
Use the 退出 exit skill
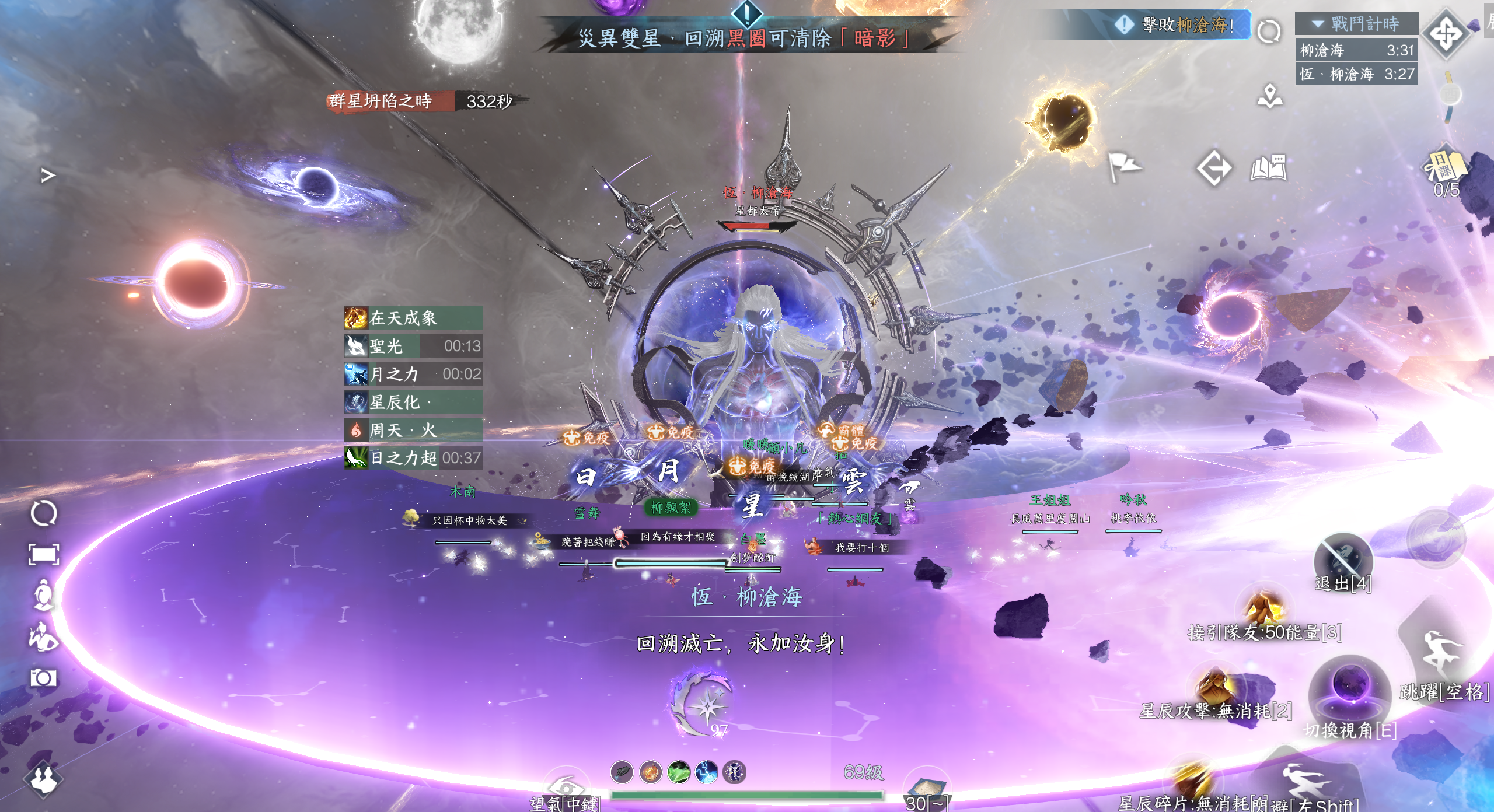point(1342,560)
